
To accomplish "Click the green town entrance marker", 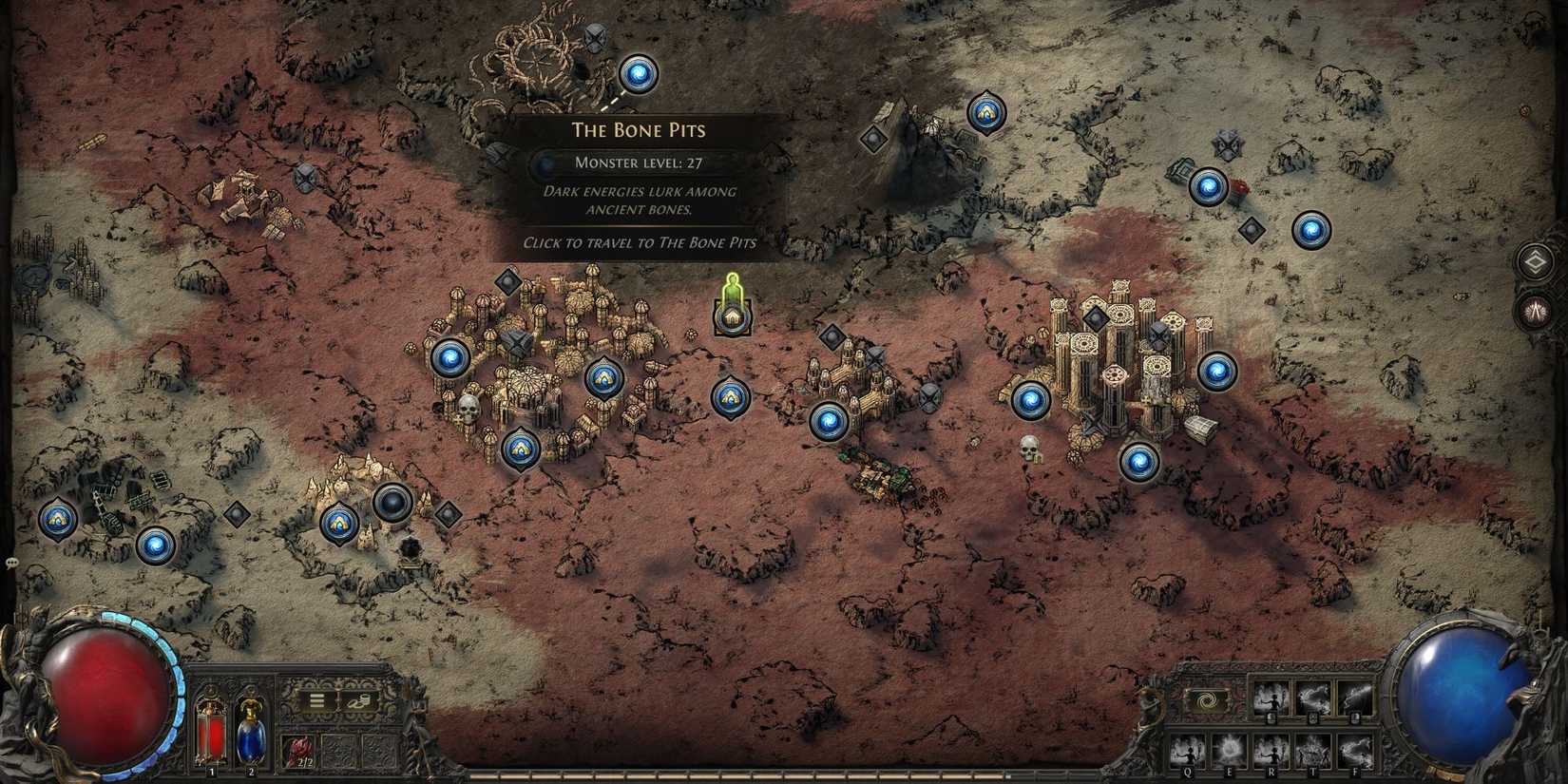I will (x=731, y=299).
